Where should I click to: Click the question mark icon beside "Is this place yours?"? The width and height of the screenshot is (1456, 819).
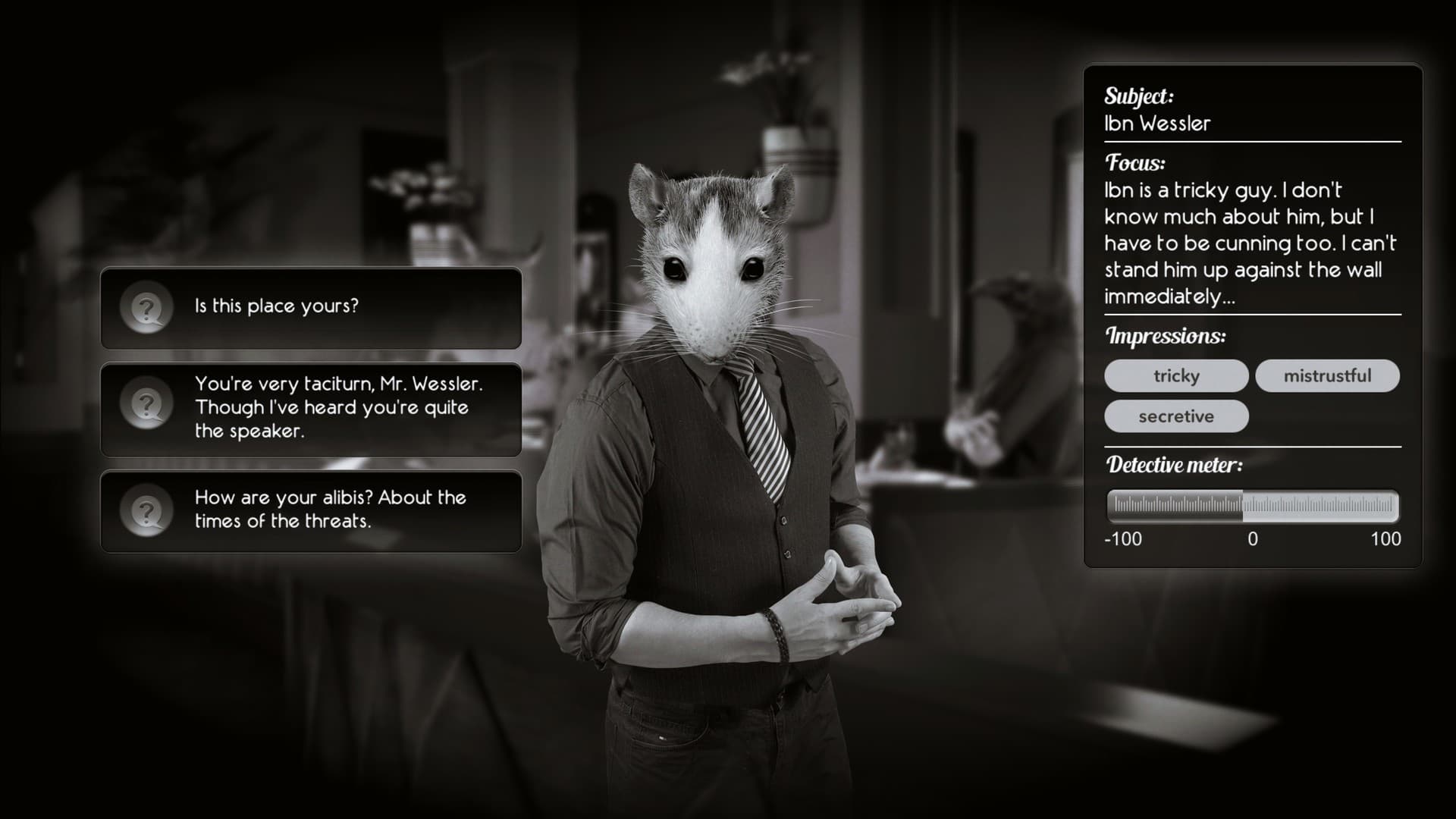click(146, 306)
